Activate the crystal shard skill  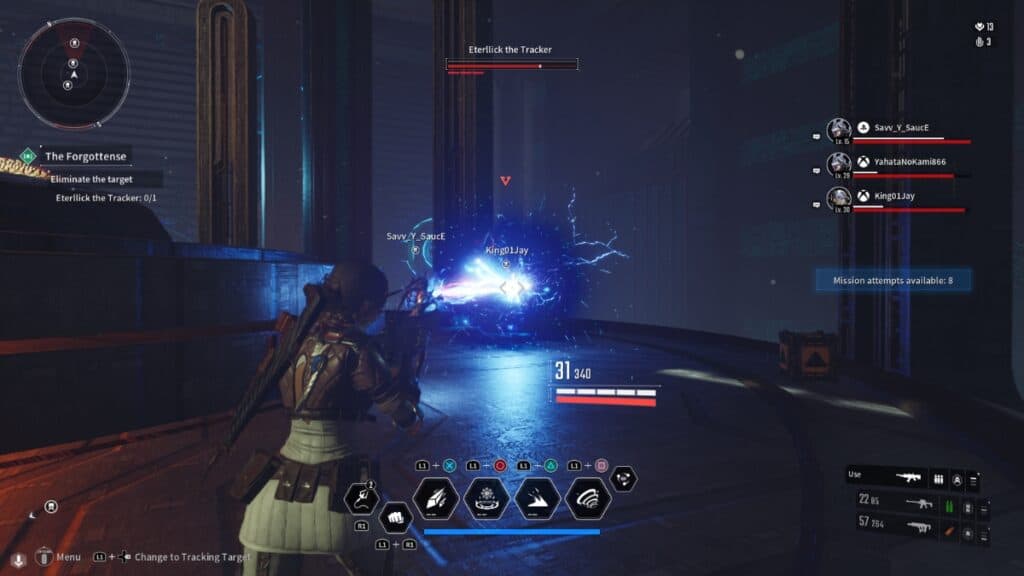[x=436, y=498]
